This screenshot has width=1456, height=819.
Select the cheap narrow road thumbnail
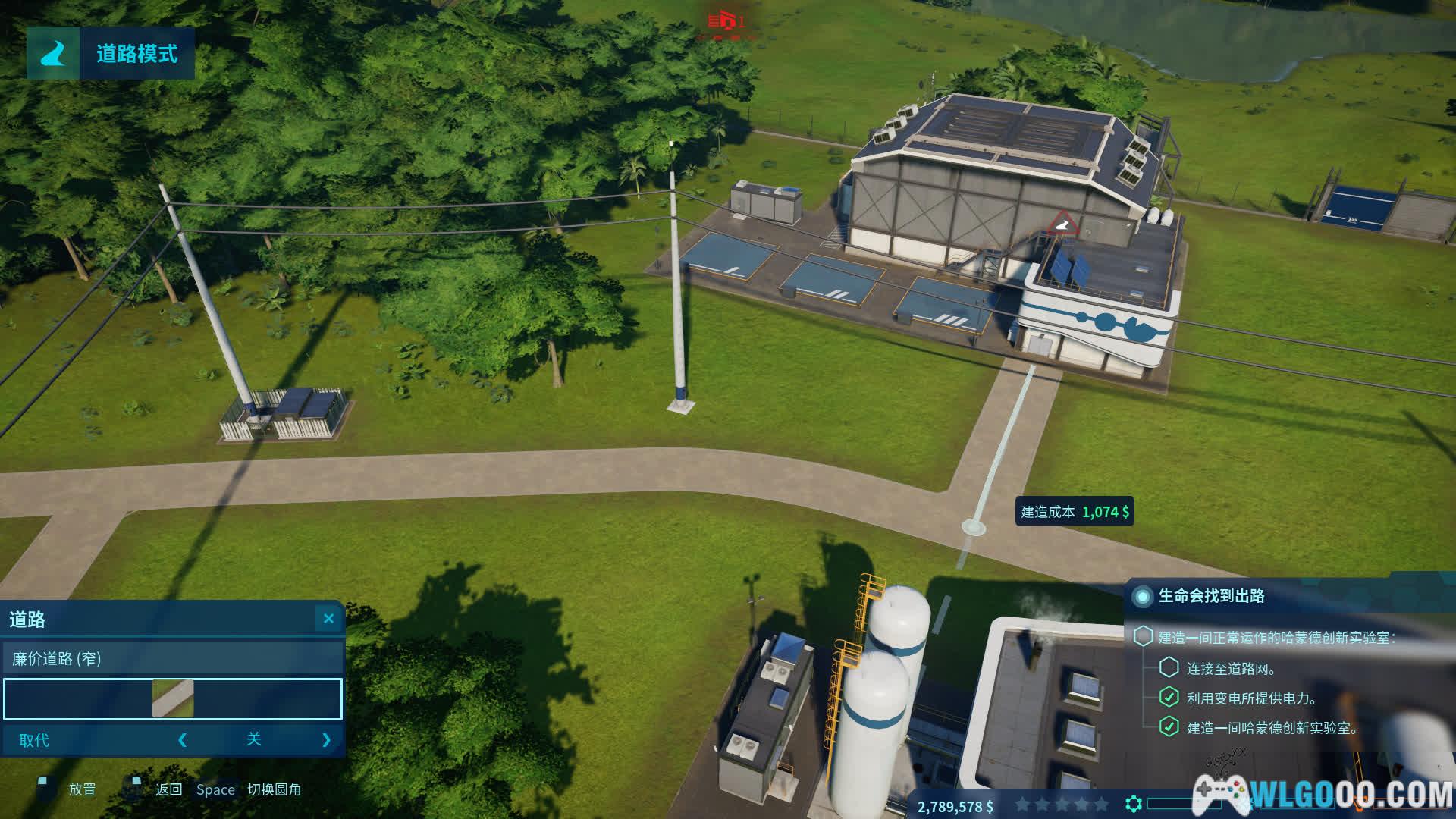[173, 698]
